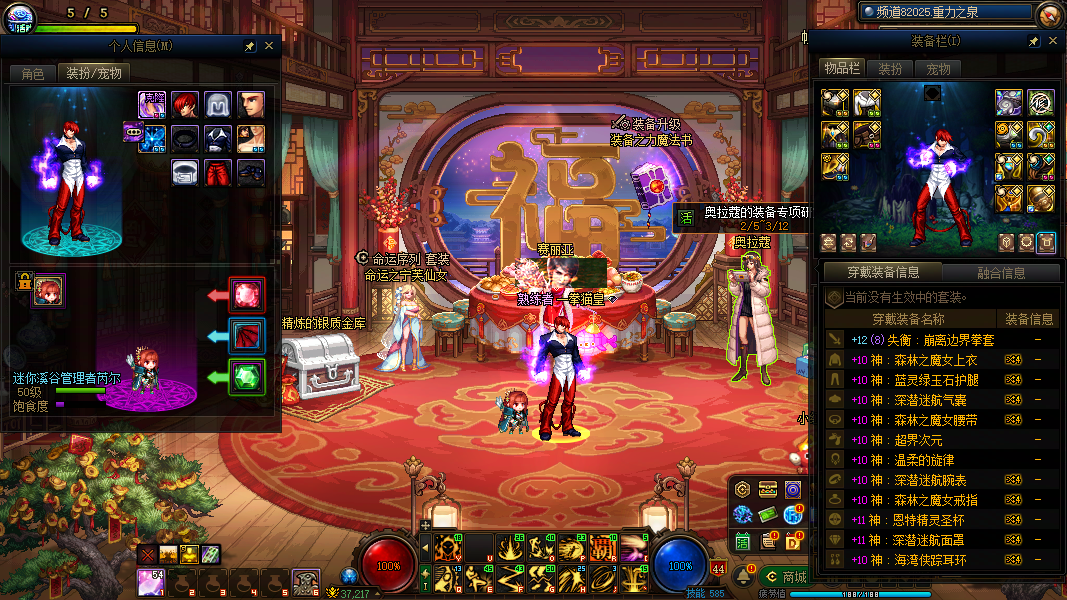This screenshot has height=600, width=1067.
Task: Open the 宠物 pet tab in equipment
Action: (x=938, y=69)
